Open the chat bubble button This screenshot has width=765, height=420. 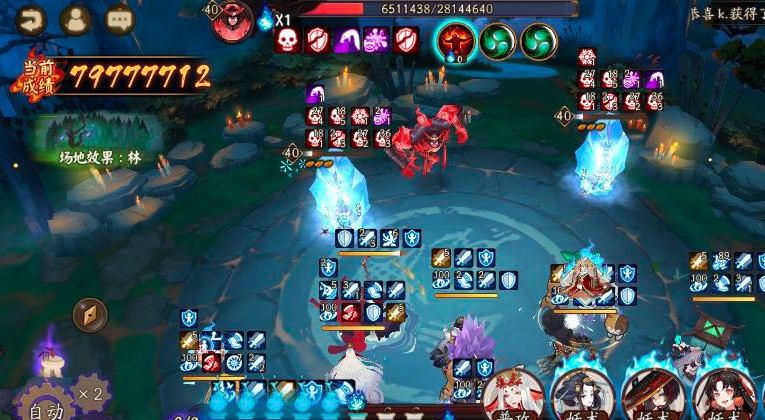pyautogui.click(x=119, y=19)
